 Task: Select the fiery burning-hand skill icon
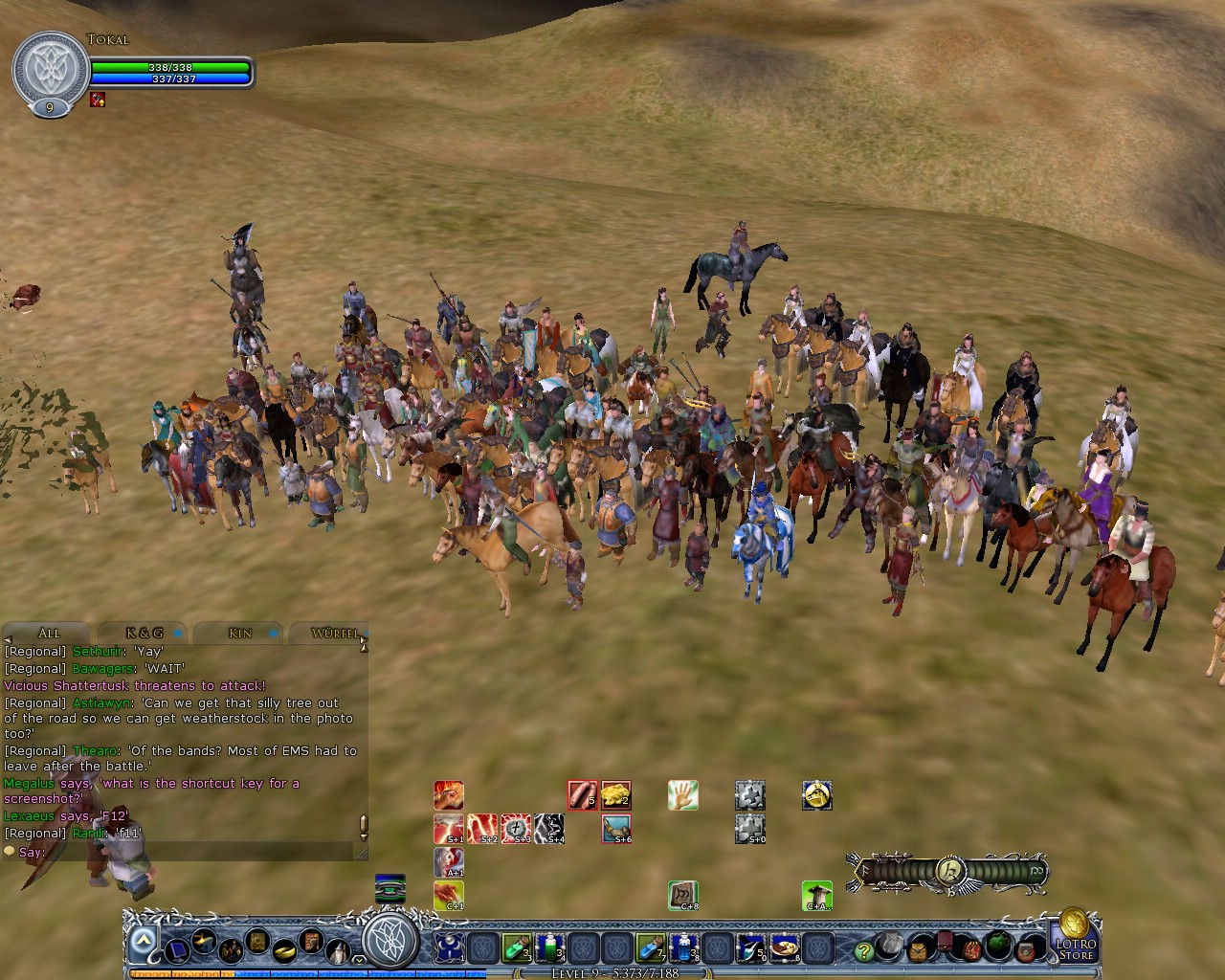[x=449, y=795]
